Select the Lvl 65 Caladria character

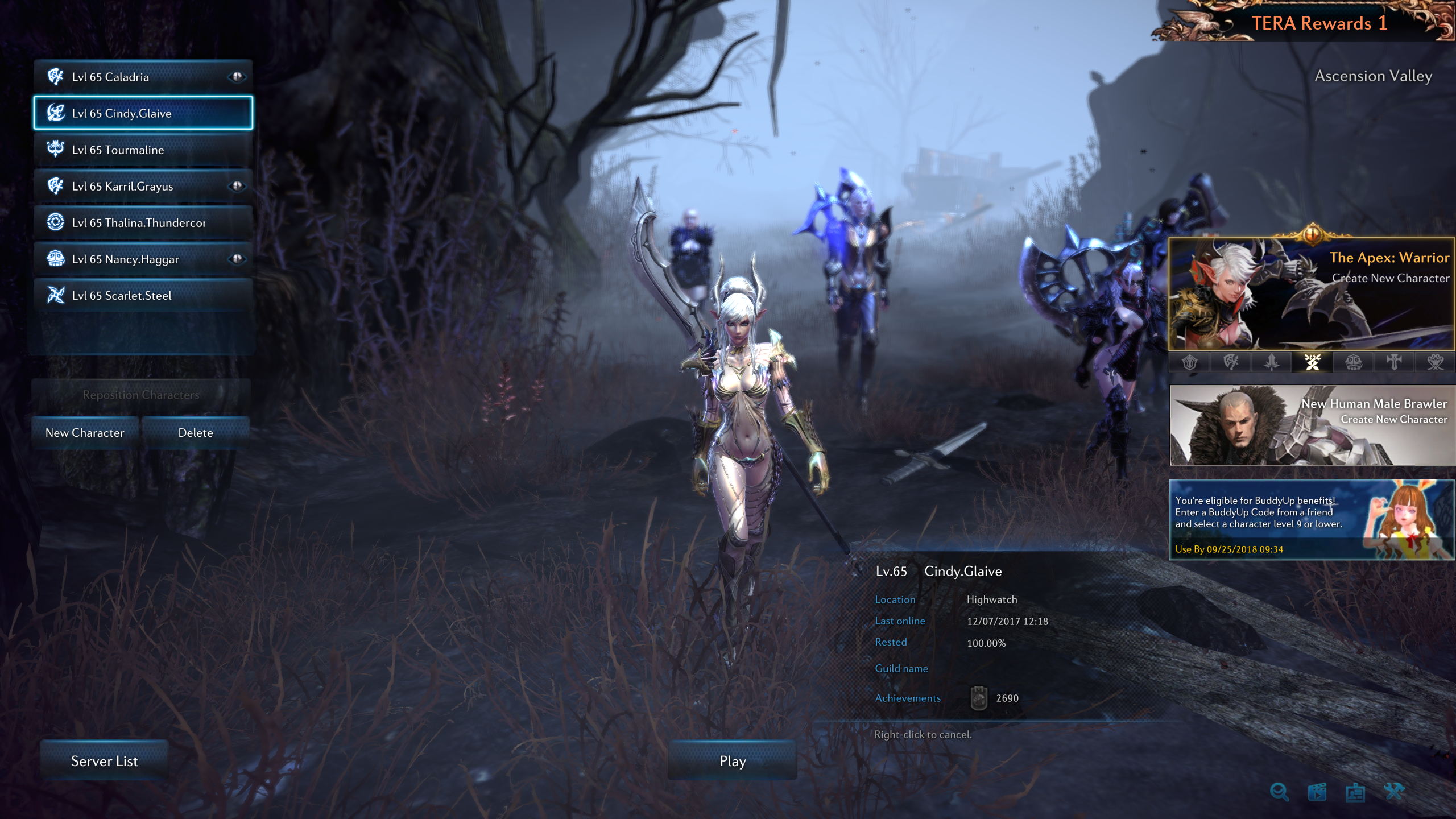coord(142,77)
